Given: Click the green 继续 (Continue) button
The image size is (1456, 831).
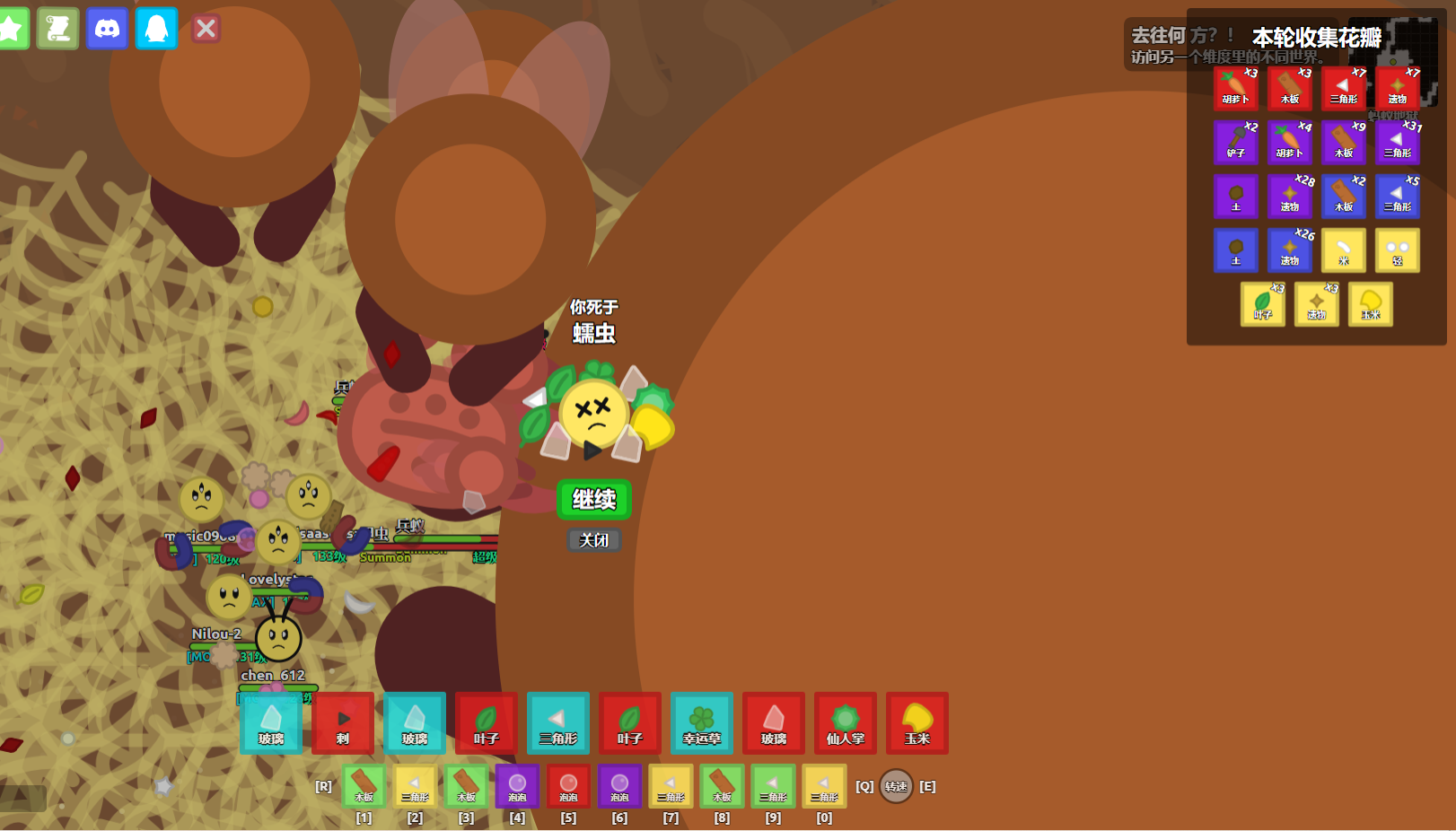Looking at the screenshot, I should (x=593, y=499).
